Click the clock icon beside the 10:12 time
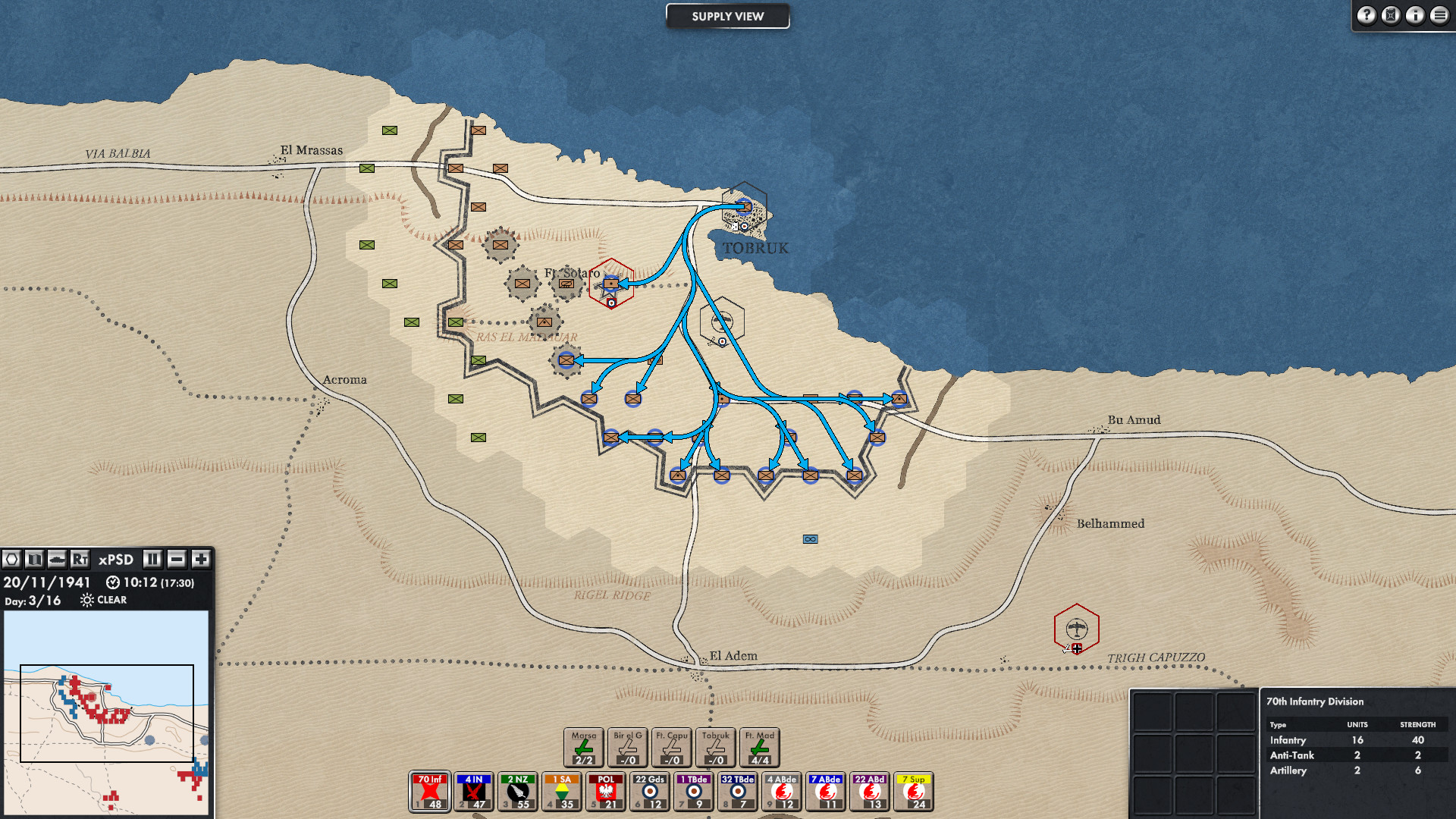The height and width of the screenshot is (819, 1456). pos(113,582)
